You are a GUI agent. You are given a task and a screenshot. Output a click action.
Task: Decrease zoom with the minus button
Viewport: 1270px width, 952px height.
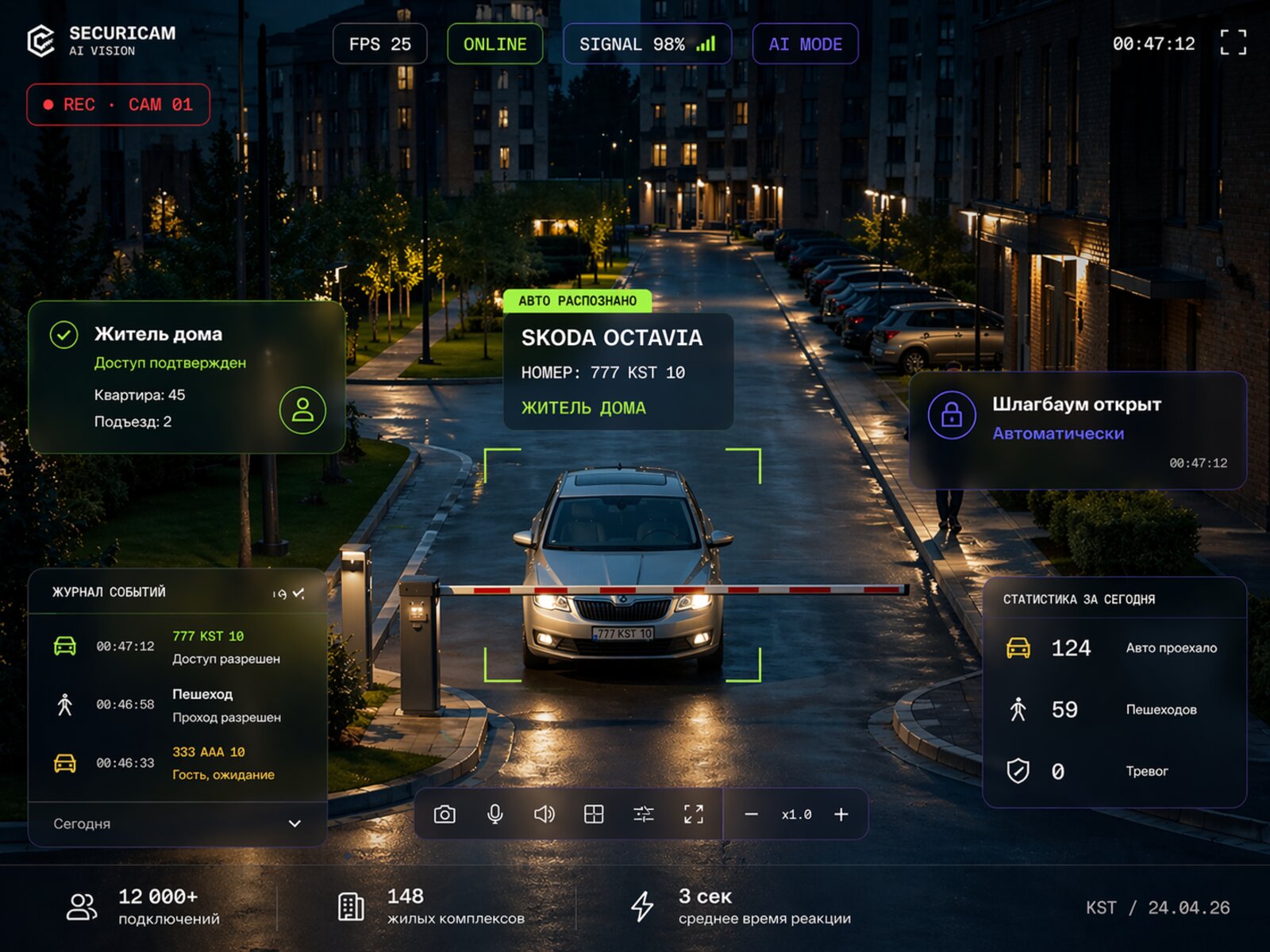(751, 814)
